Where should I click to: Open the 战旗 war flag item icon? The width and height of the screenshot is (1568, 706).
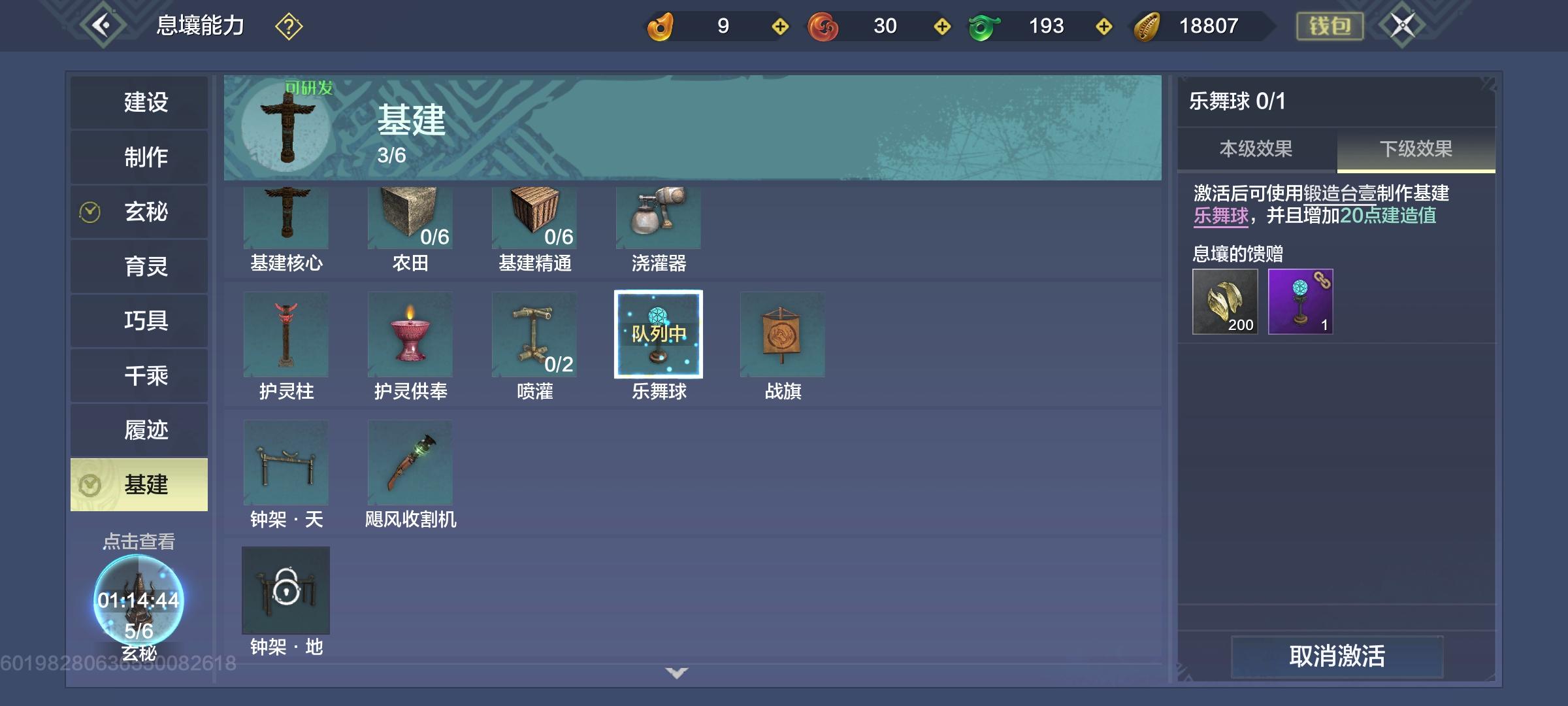781,335
